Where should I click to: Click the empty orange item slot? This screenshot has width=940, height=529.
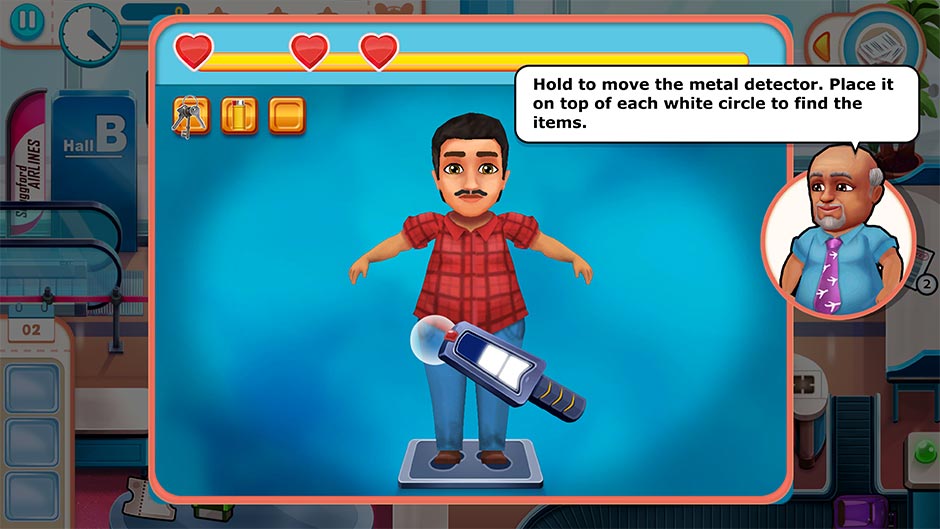(x=287, y=116)
